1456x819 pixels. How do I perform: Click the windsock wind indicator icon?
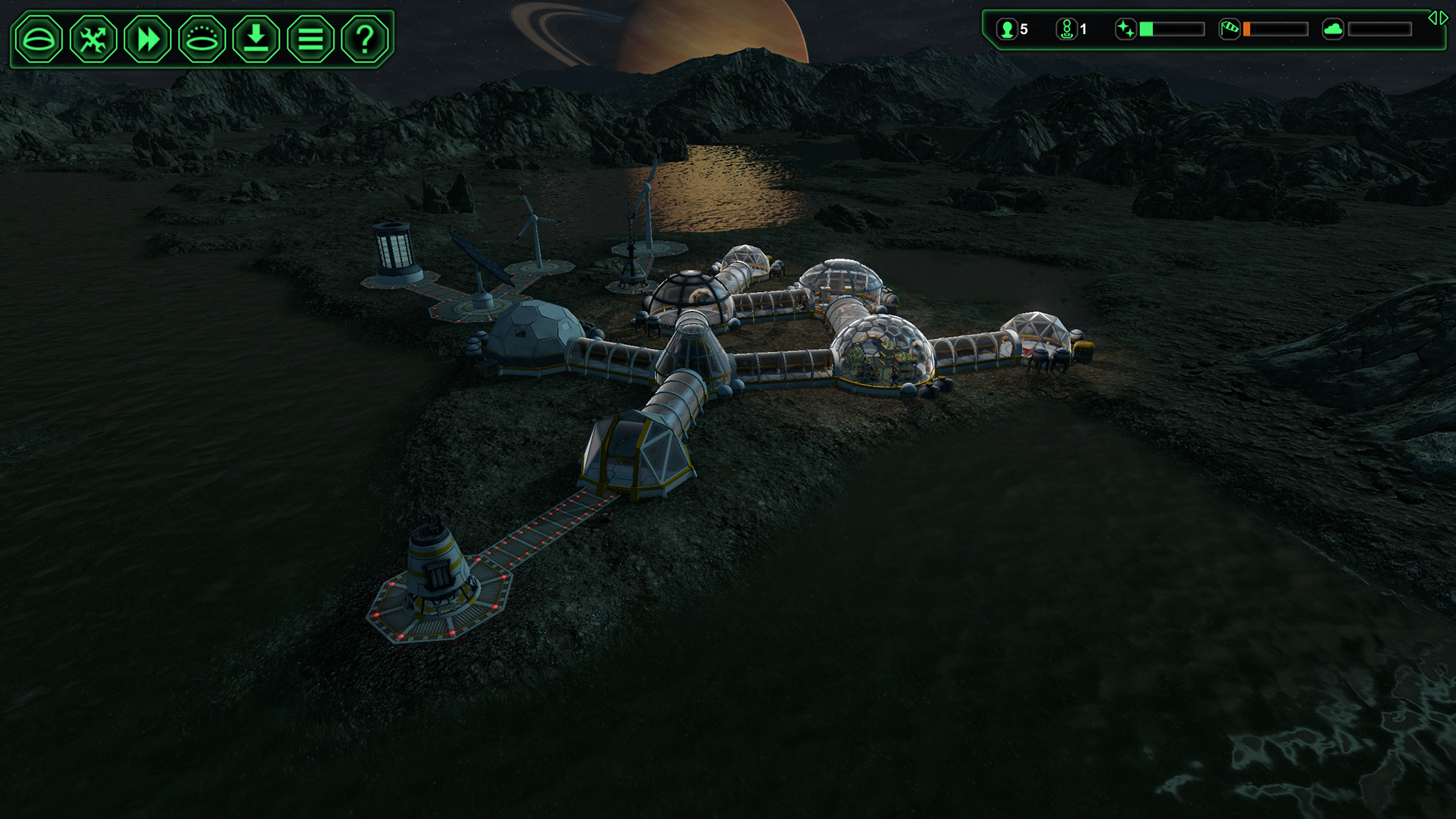pos(1230,30)
